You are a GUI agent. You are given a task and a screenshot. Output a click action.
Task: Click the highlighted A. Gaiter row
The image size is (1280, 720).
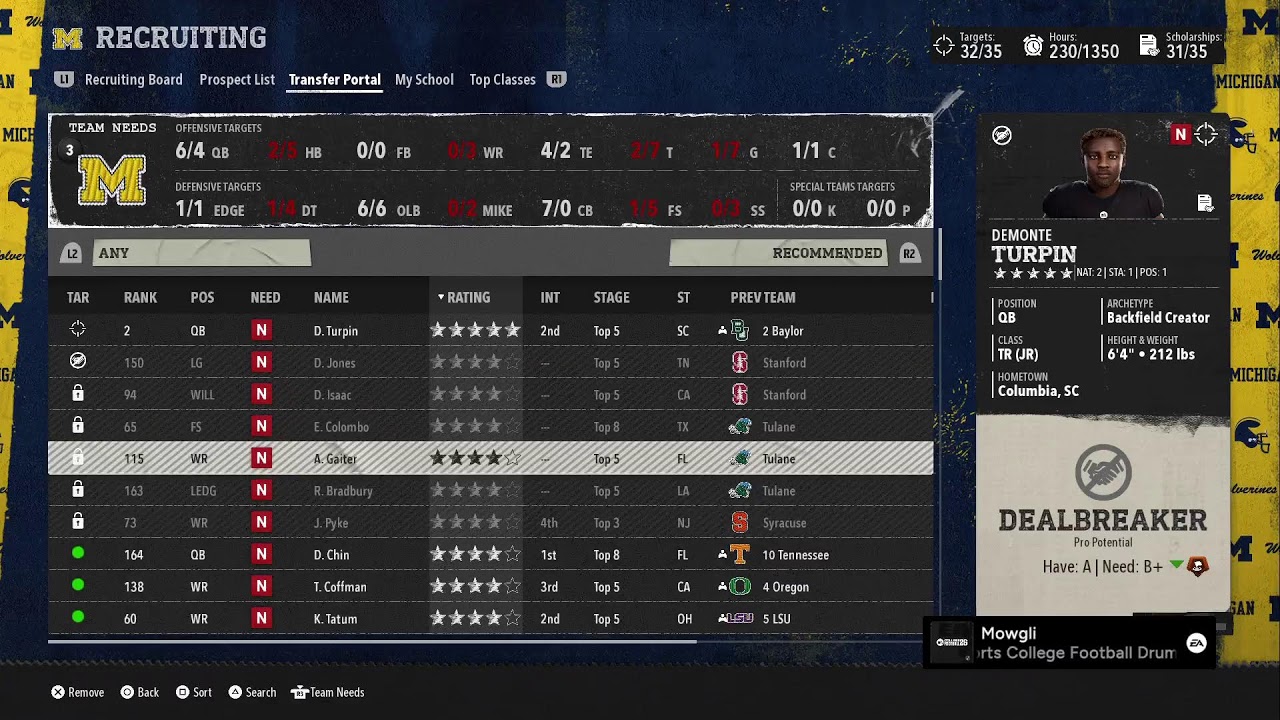tap(335, 459)
